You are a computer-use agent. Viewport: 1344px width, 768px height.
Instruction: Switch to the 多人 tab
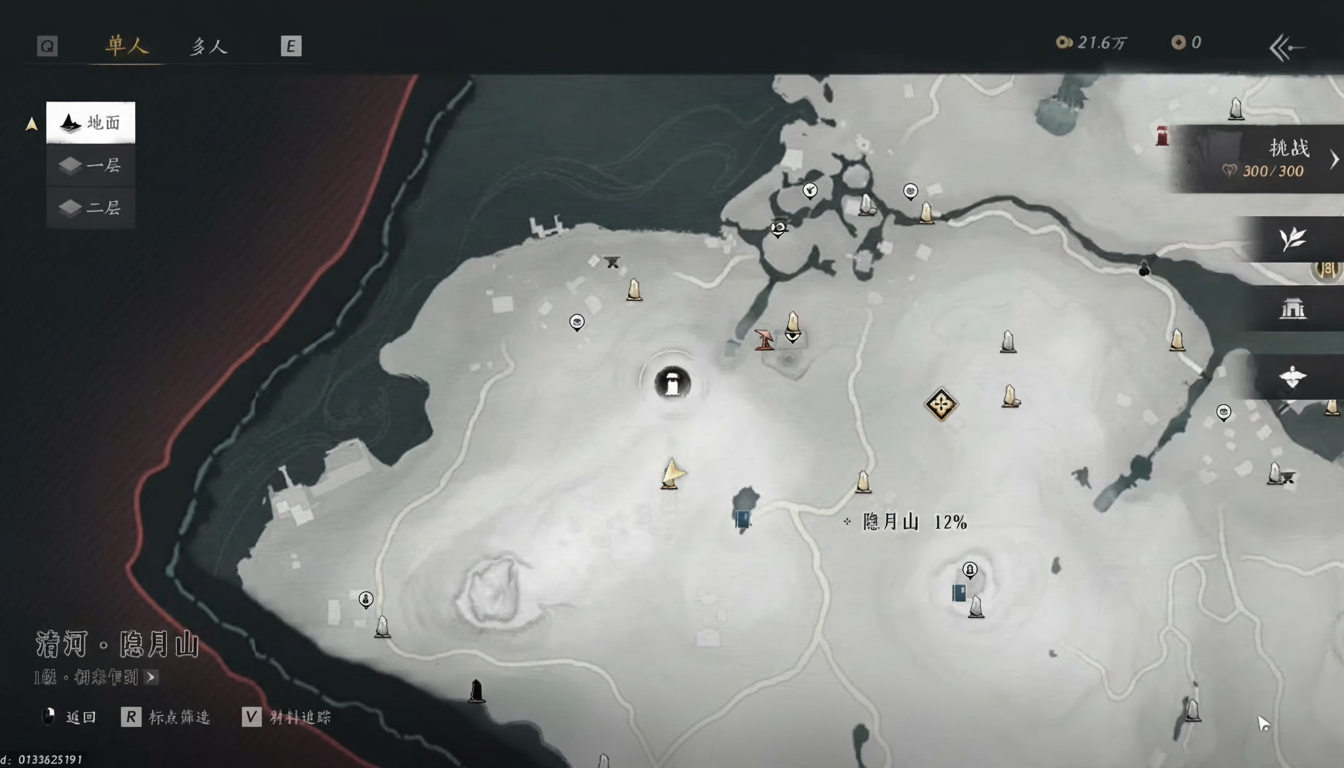pyautogui.click(x=209, y=46)
